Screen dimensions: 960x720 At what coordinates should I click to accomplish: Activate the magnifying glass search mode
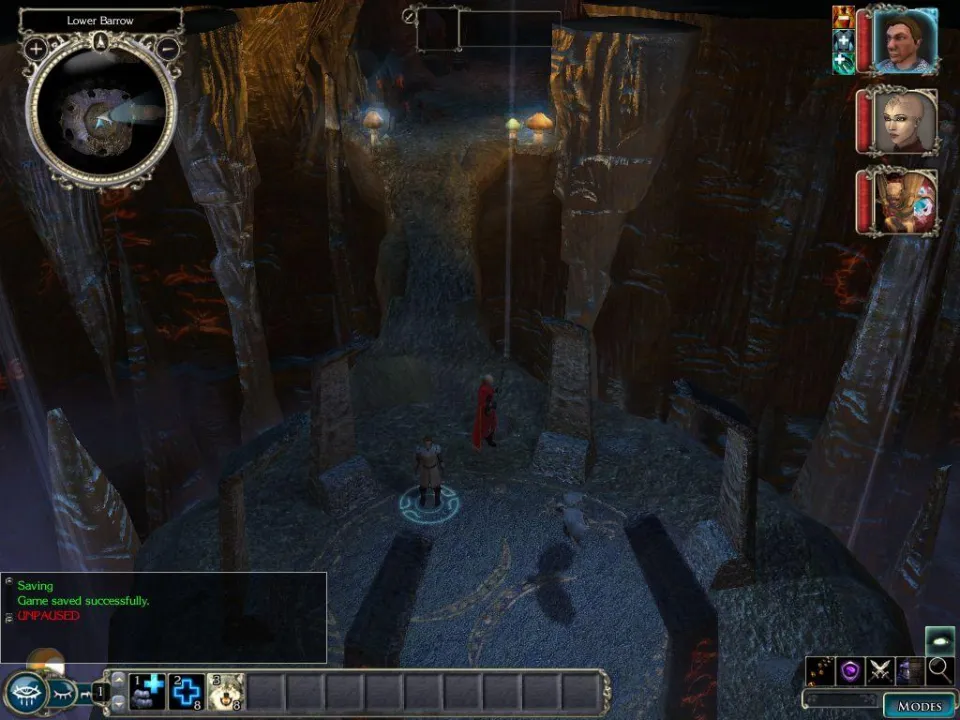[939, 670]
